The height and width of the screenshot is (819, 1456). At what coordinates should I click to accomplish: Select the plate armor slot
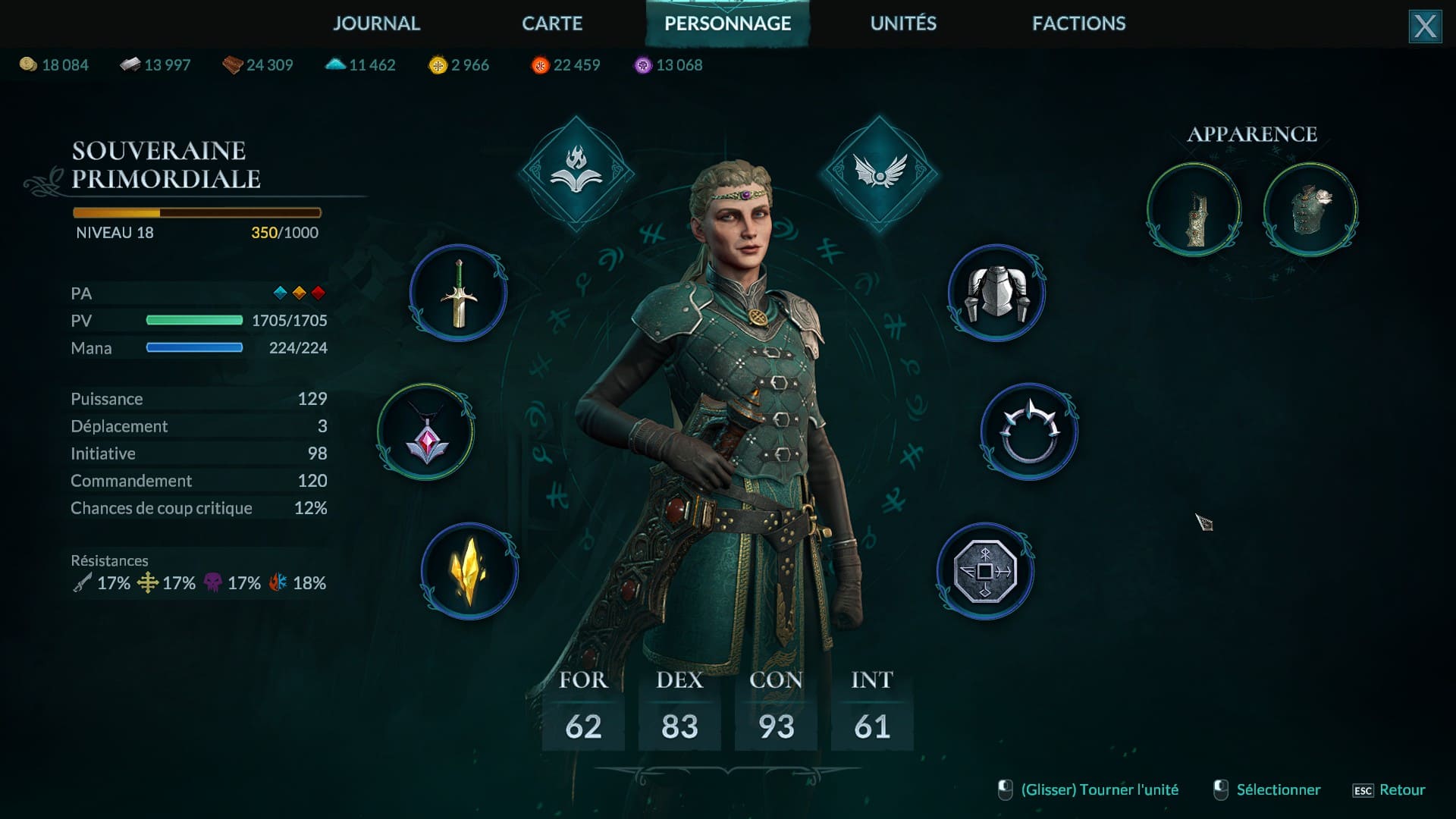click(996, 293)
